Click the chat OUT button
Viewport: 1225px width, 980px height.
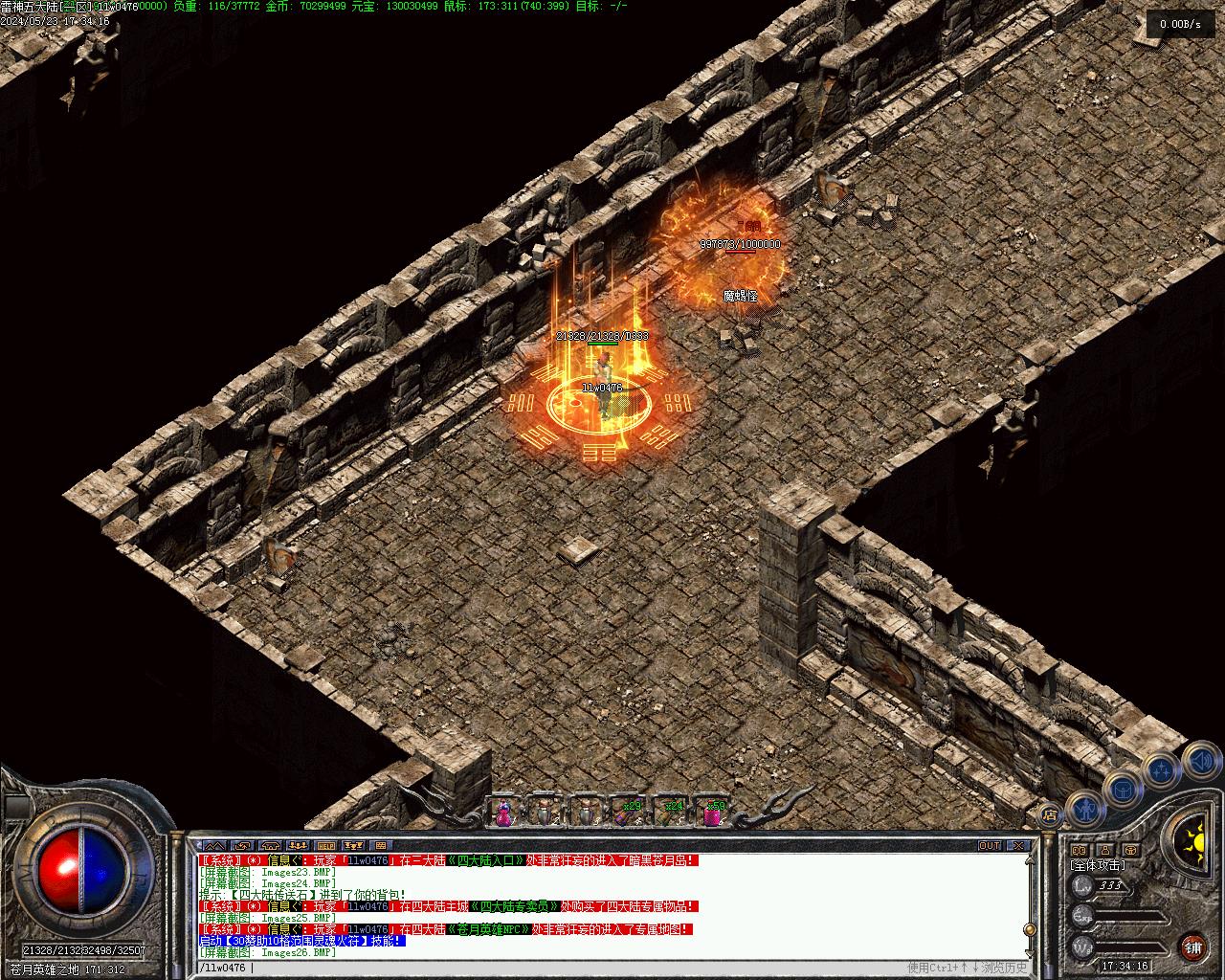coord(990,846)
